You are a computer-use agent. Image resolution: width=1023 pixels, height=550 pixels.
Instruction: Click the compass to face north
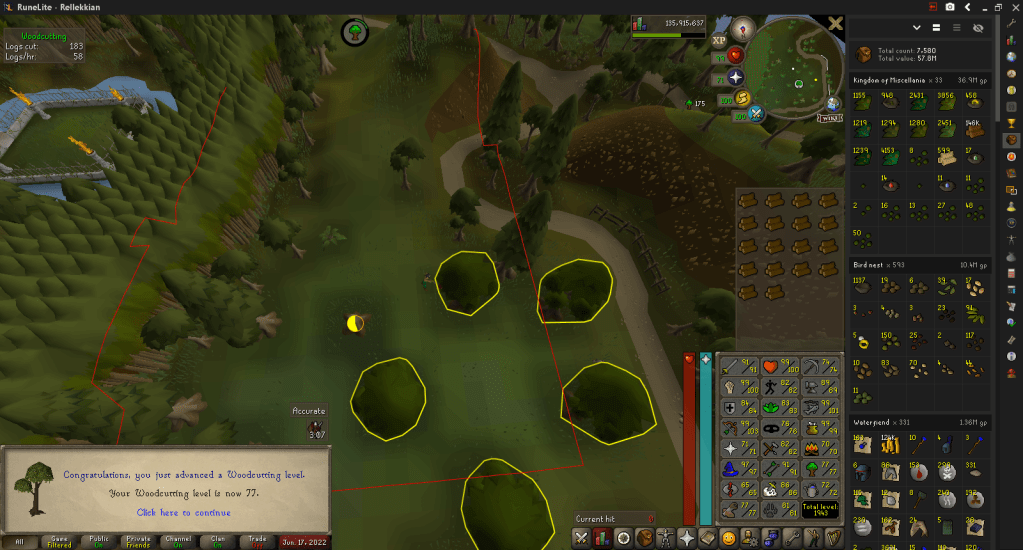click(x=742, y=28)
